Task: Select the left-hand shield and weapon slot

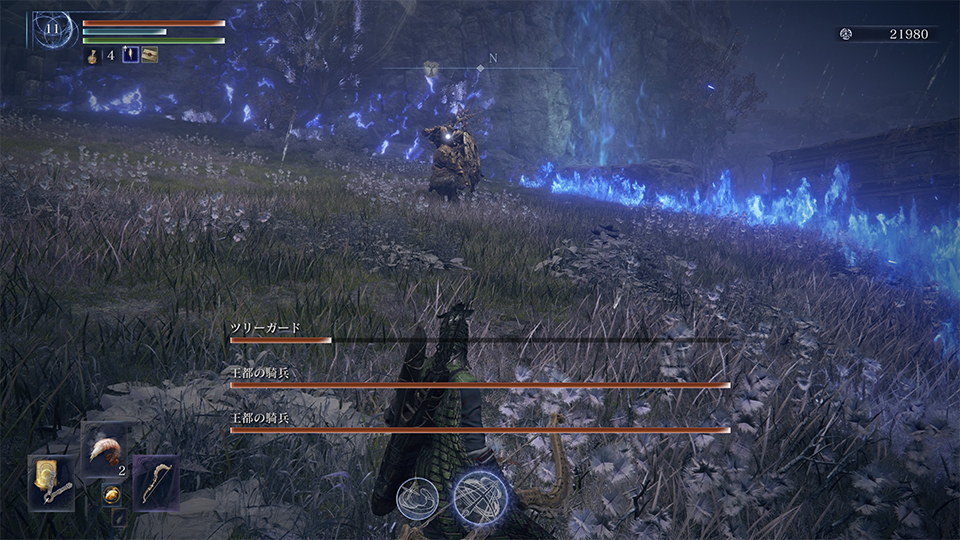Action: point(50,482)
